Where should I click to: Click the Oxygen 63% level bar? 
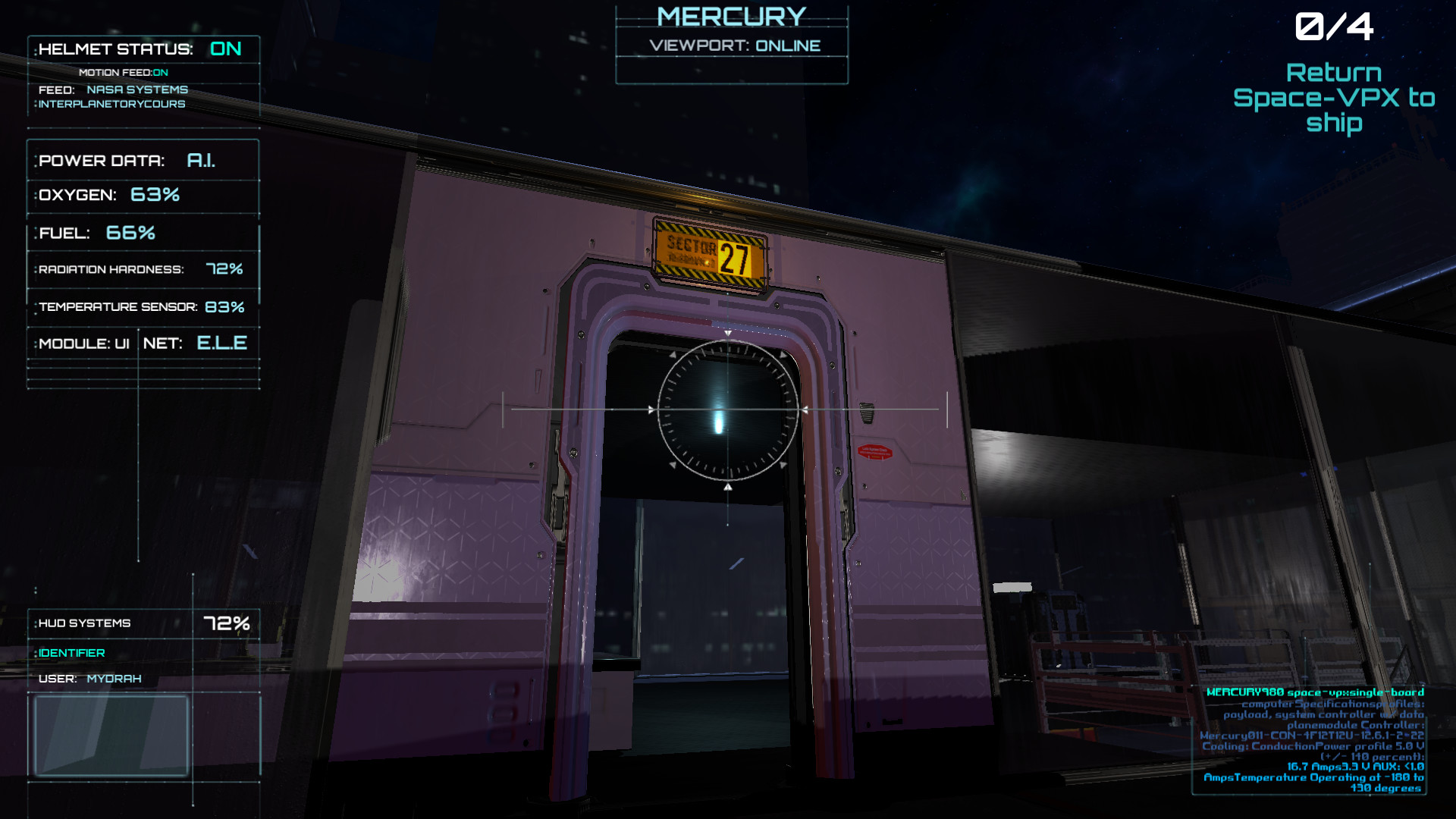point(143,195)
